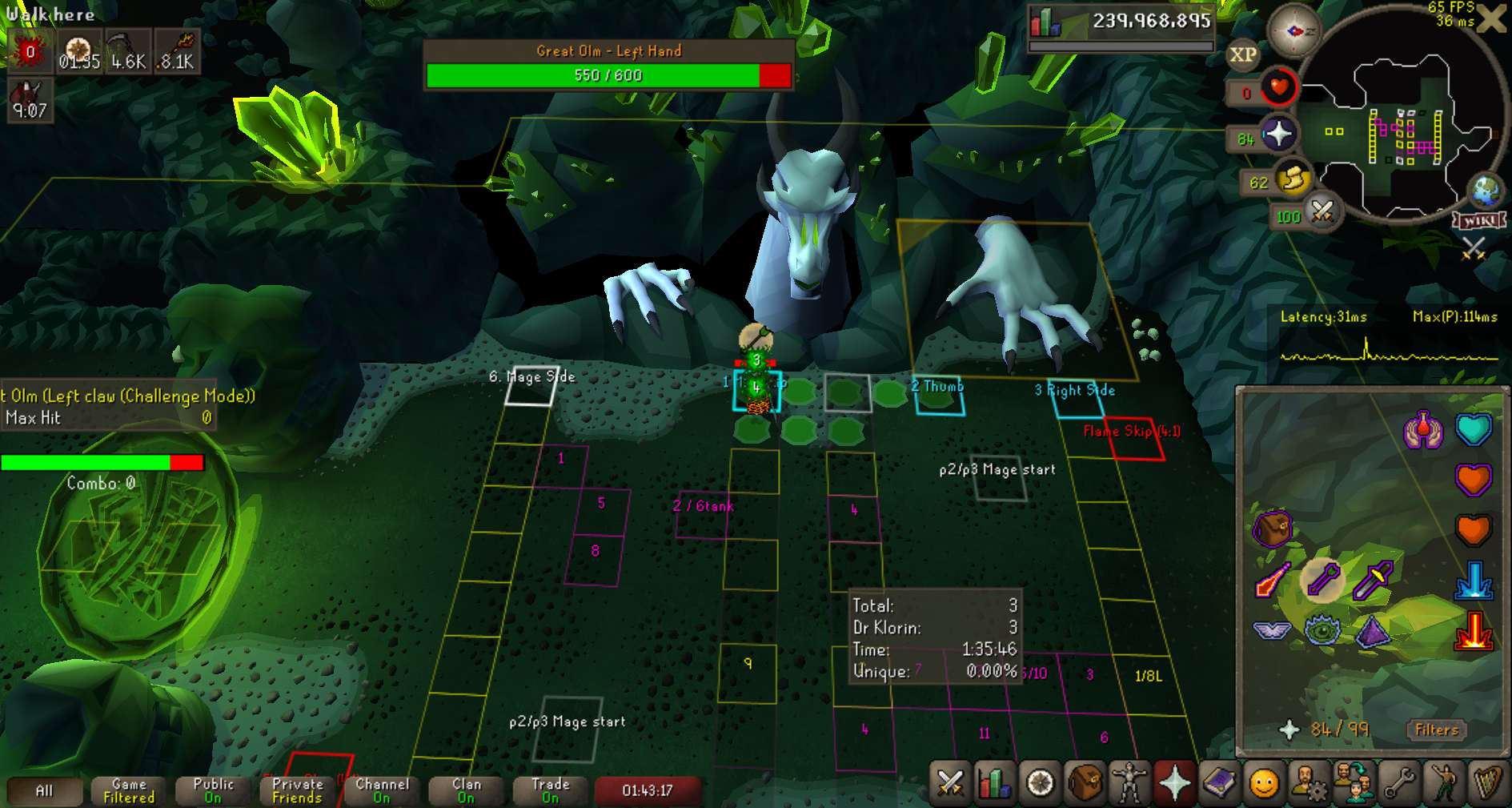Viewport: 1512px width, 808px height.
Task: Toggle the quick-prayer orb showing 84
Action: click(1278, 134)
